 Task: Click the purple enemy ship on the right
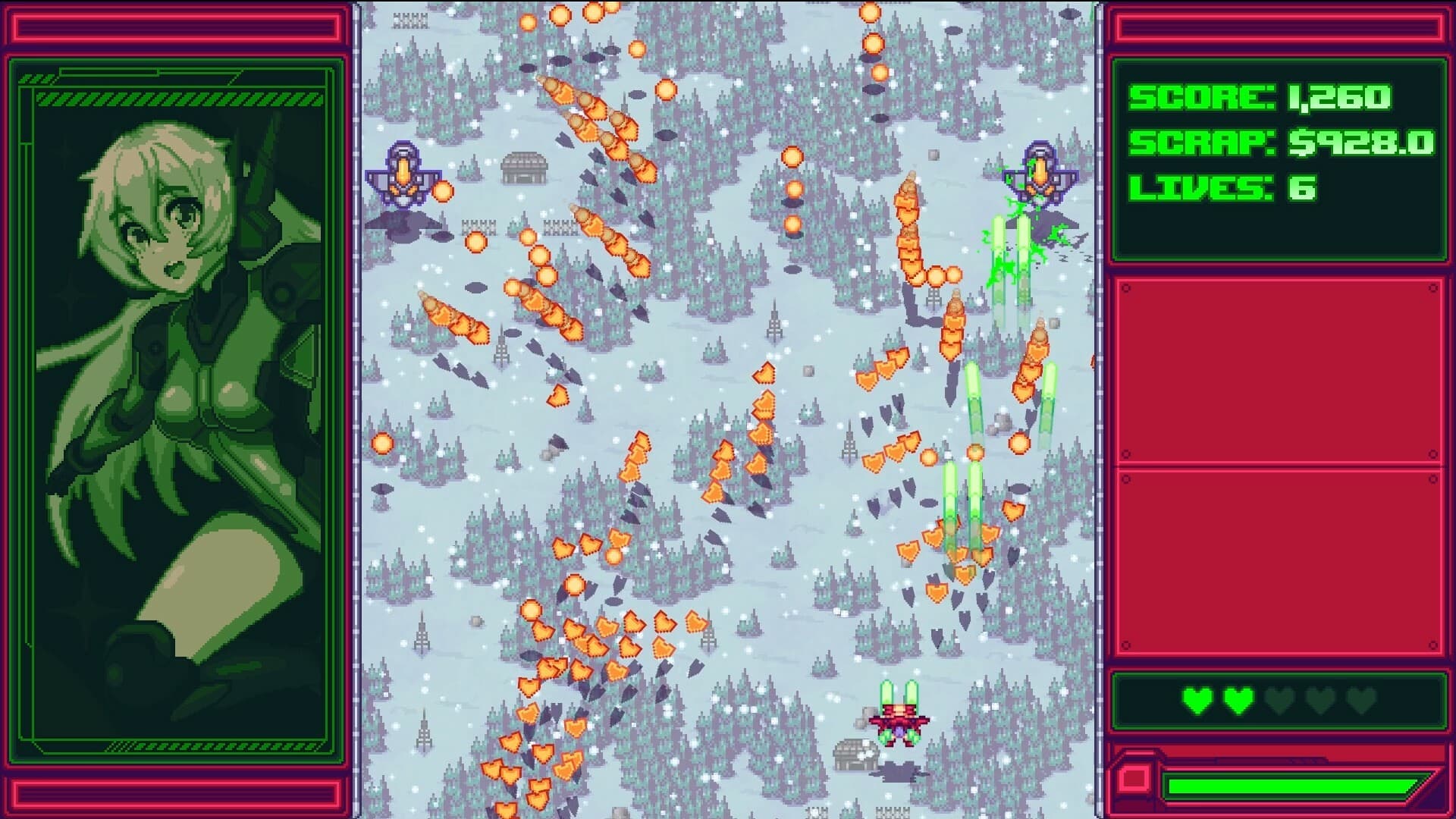pos(1039,174)
